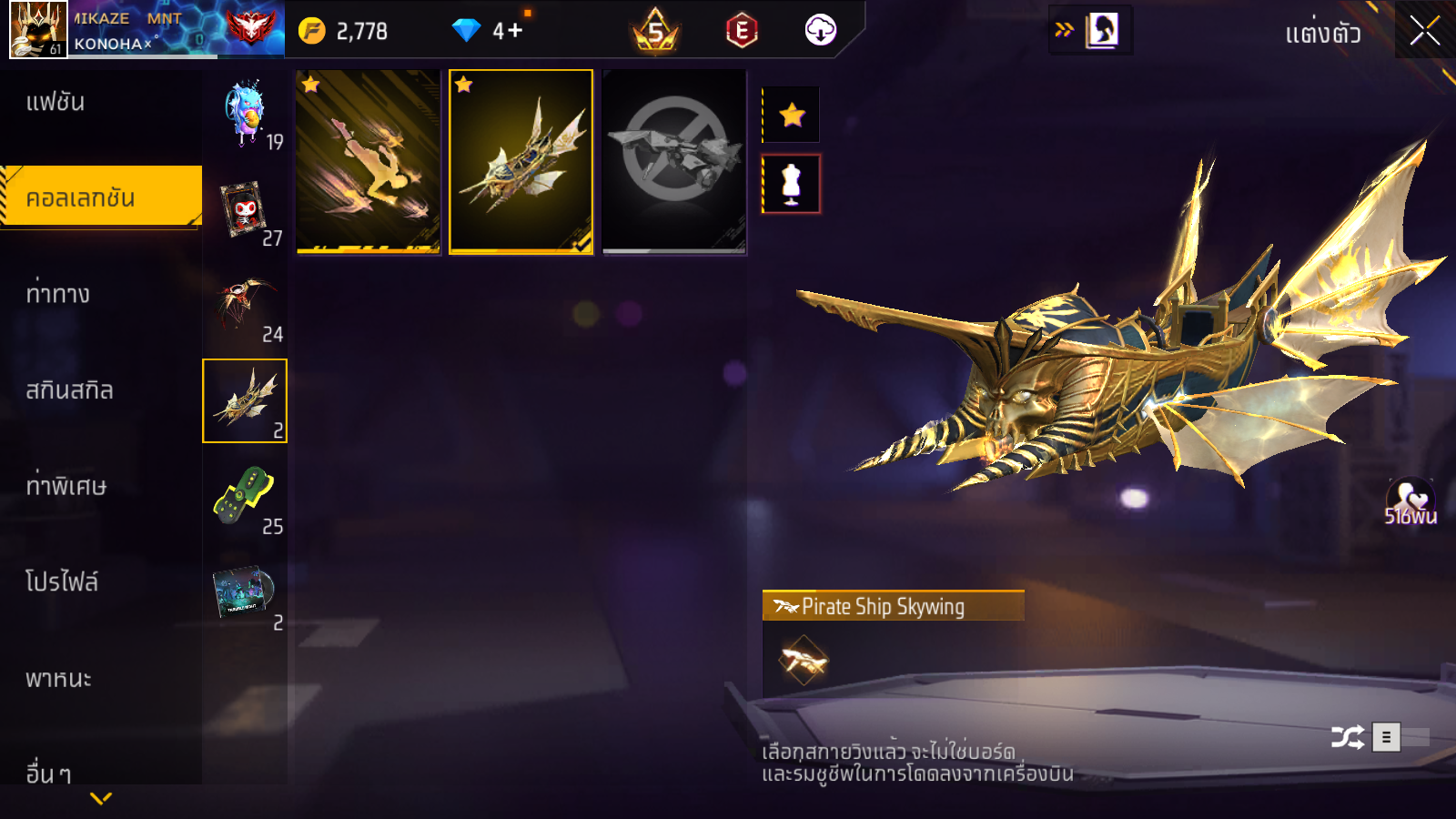Go to ท่าพิเศษ tab

[66, 486]
